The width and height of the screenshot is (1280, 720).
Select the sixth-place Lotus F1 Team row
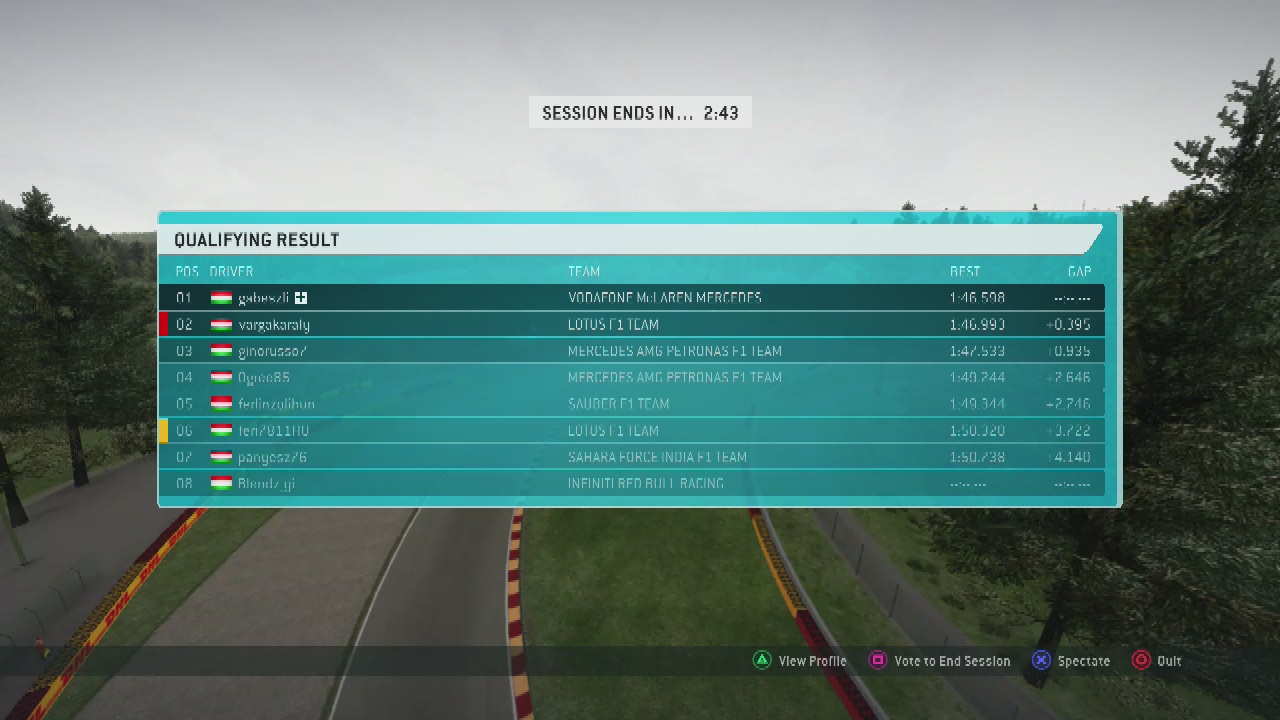(632, 431)
